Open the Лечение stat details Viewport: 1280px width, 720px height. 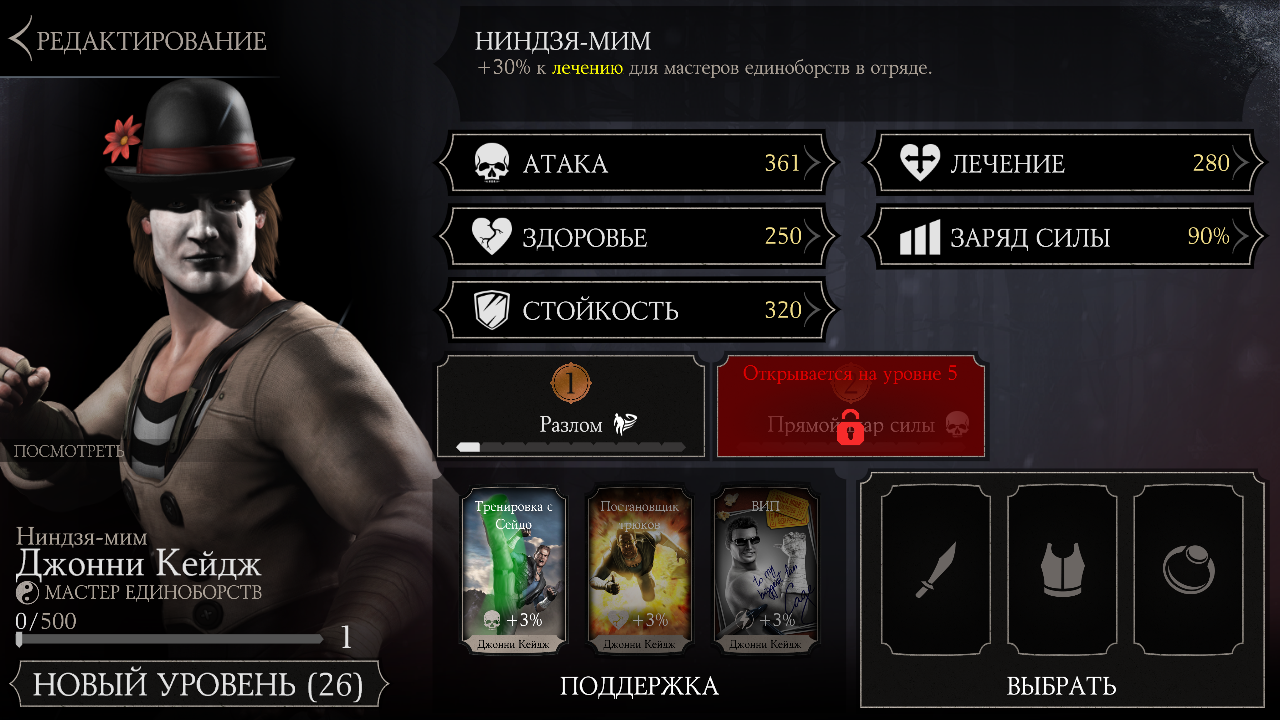click(1064, 163)
